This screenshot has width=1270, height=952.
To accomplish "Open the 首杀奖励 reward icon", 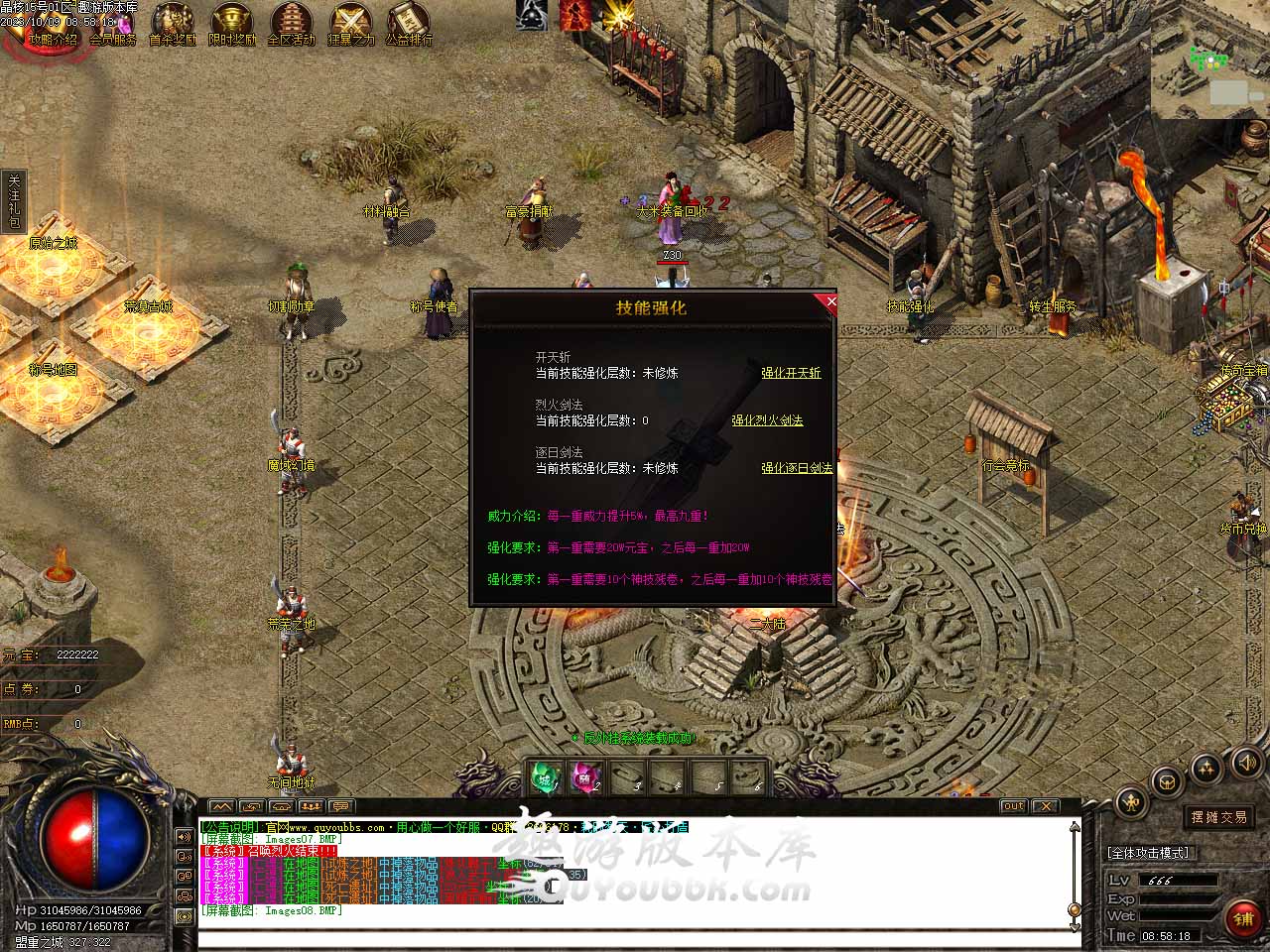I will click(x=173, y=24).
